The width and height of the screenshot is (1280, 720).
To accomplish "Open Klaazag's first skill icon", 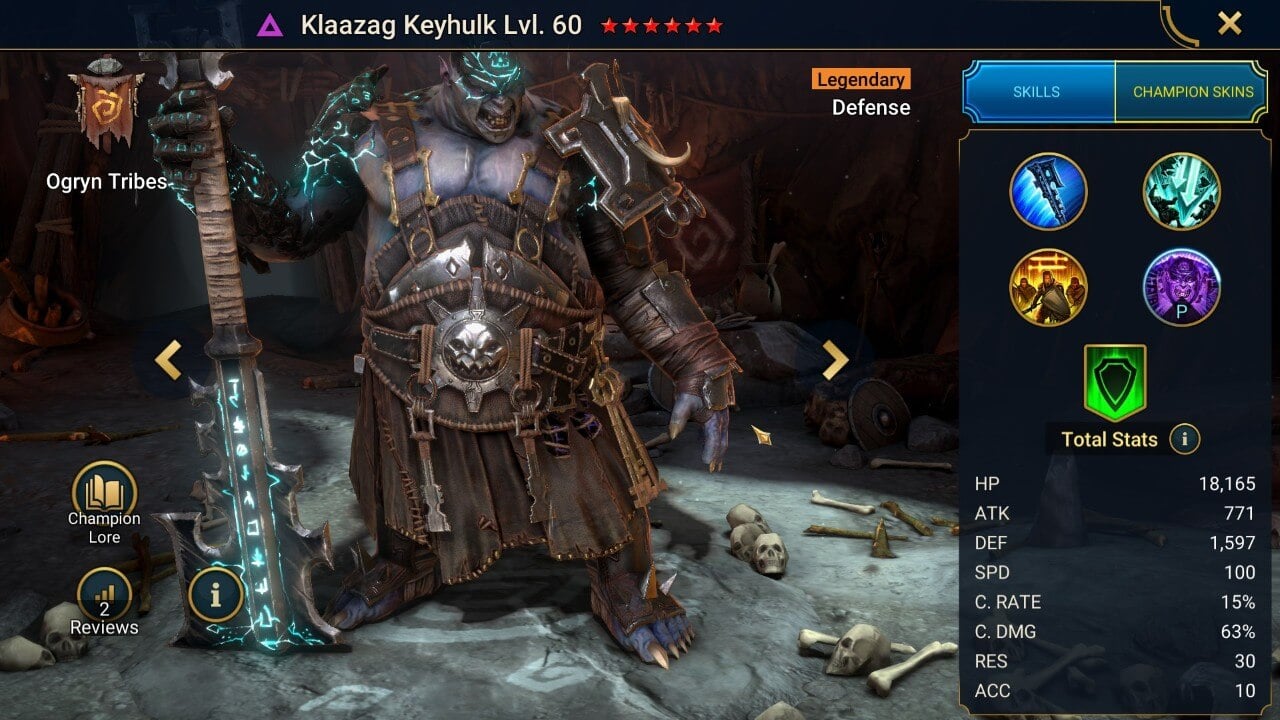I will coord(1048,192).
